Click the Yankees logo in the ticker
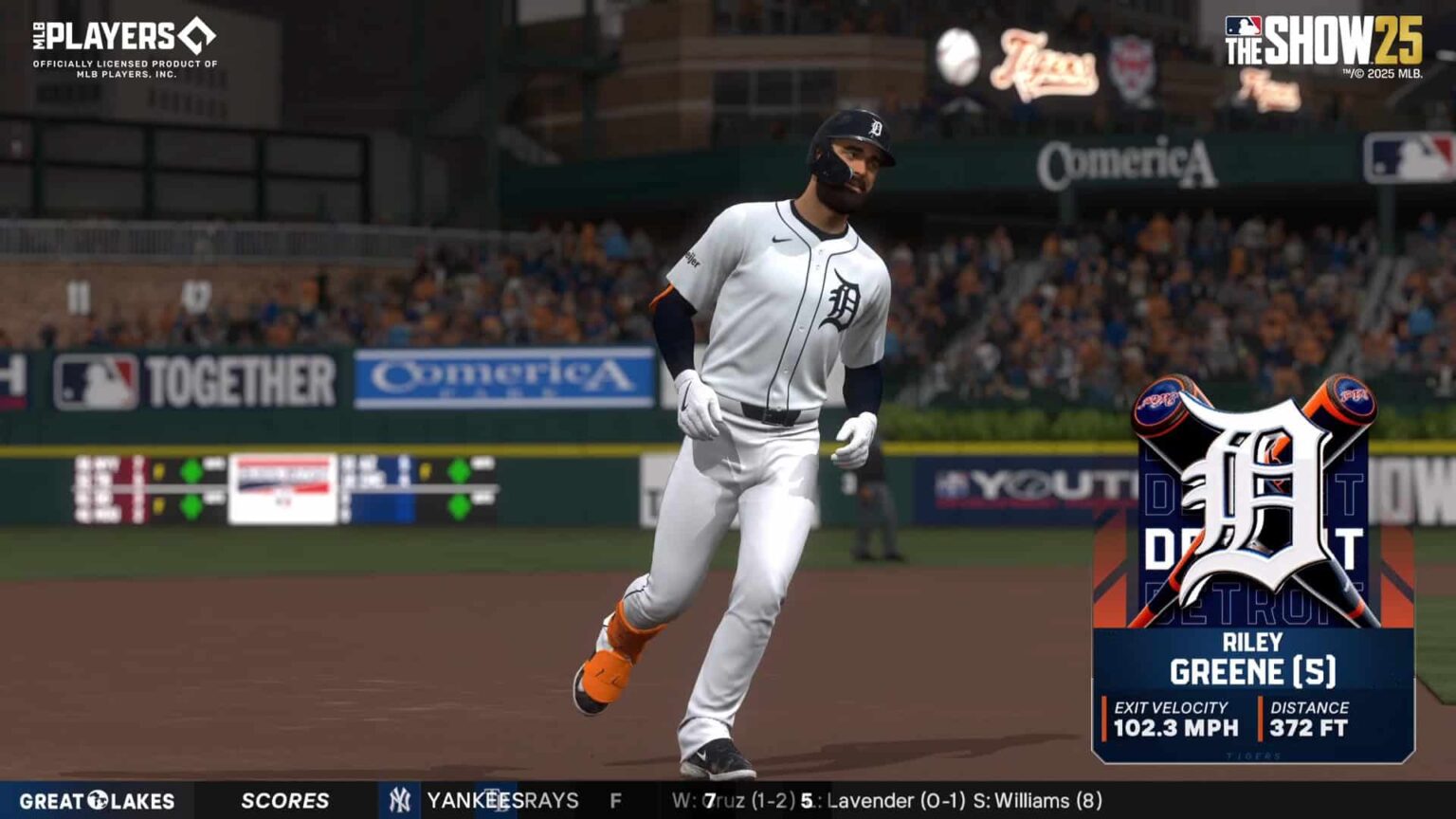The image size is (1456, 819). (400, 799)
